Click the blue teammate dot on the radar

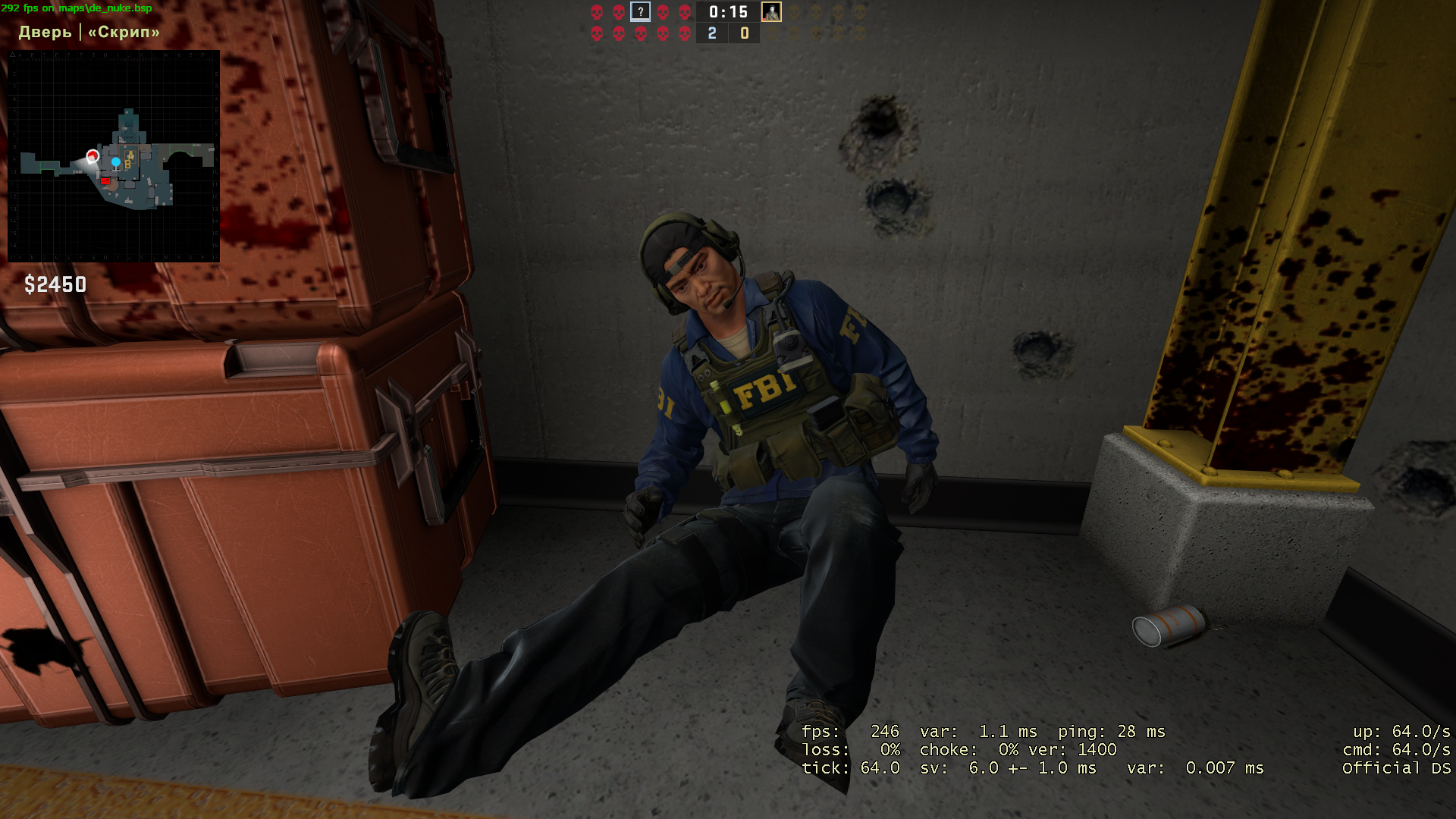click(x=116, y=162)
